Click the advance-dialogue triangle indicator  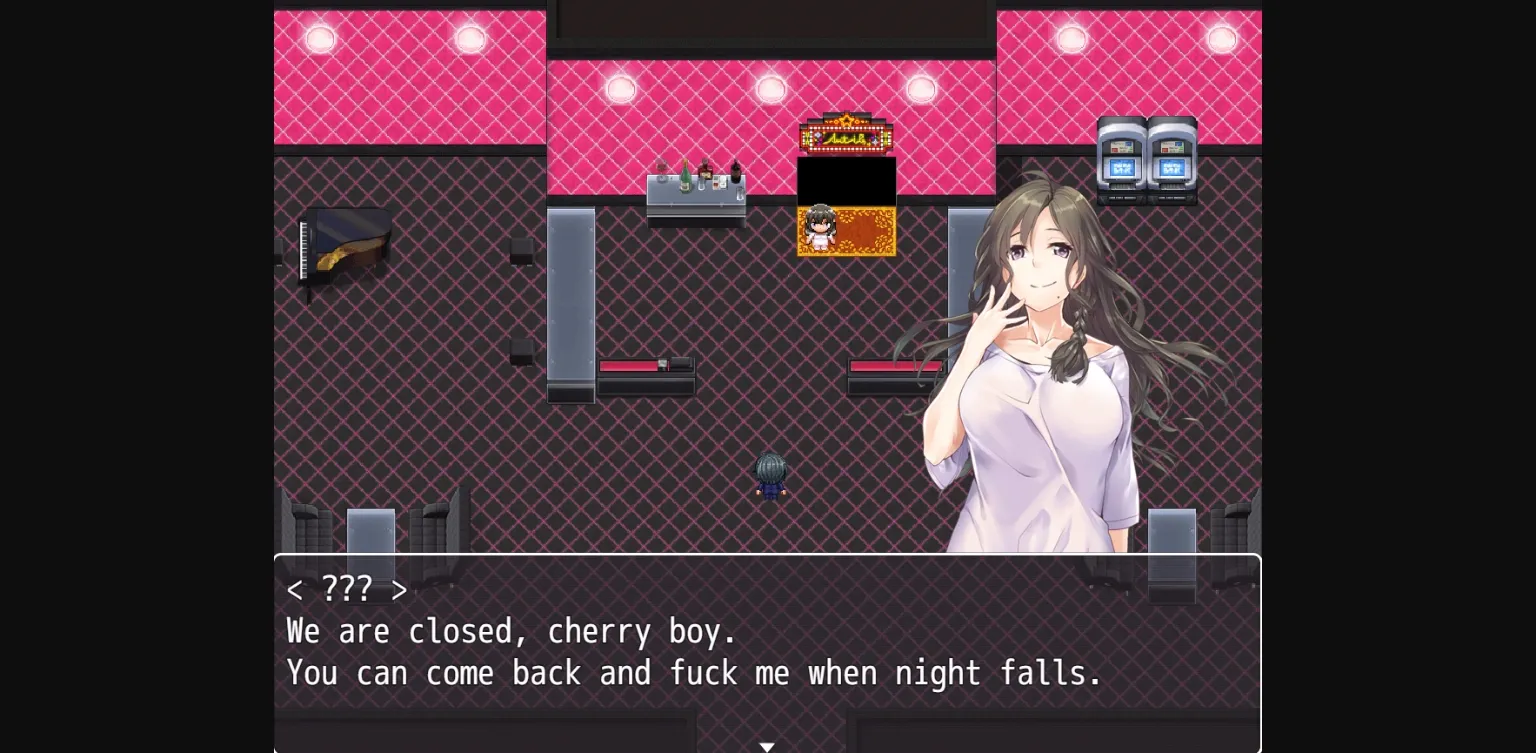coord(767,746)
